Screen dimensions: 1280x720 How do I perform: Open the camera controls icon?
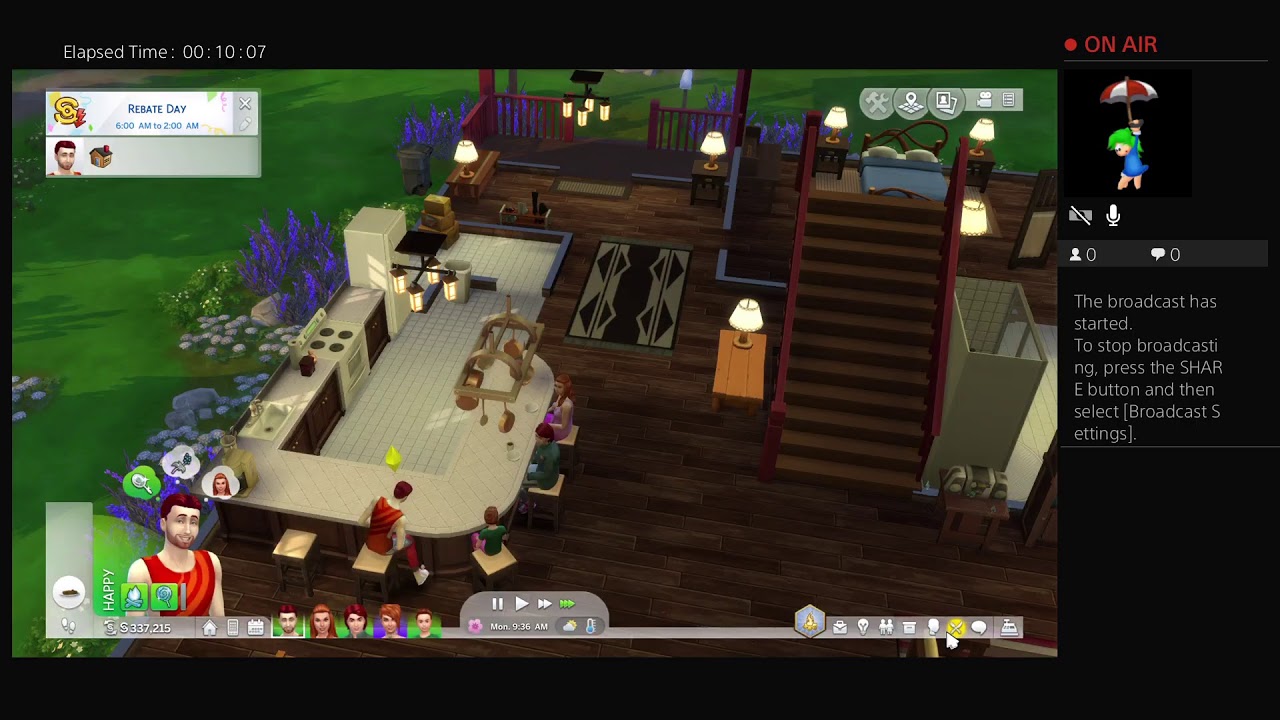[x=984, y=100]
